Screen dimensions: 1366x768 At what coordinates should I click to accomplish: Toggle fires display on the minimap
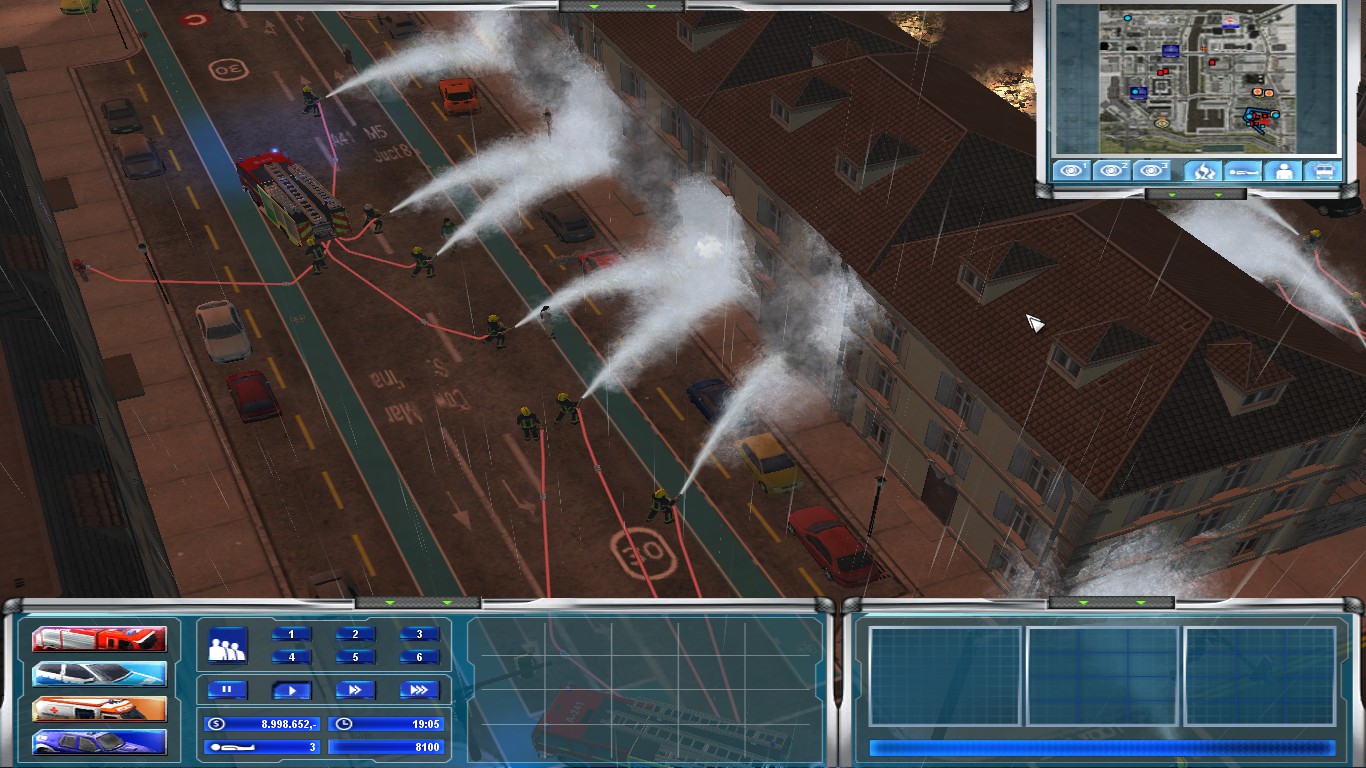tap(1203, 170)
